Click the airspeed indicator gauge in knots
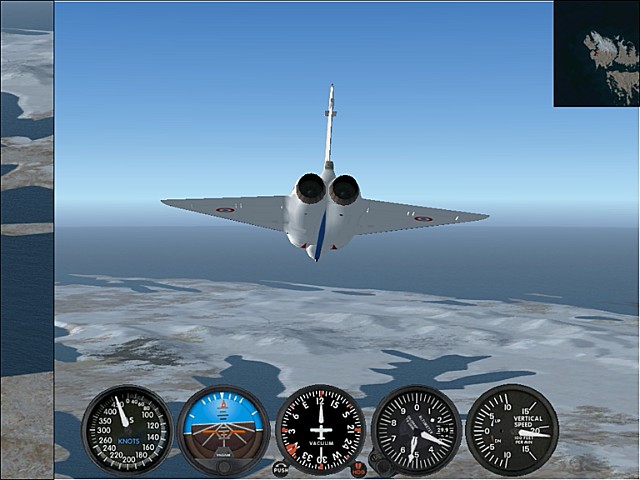This screenshot has height=480, width=640. (127, 430)
